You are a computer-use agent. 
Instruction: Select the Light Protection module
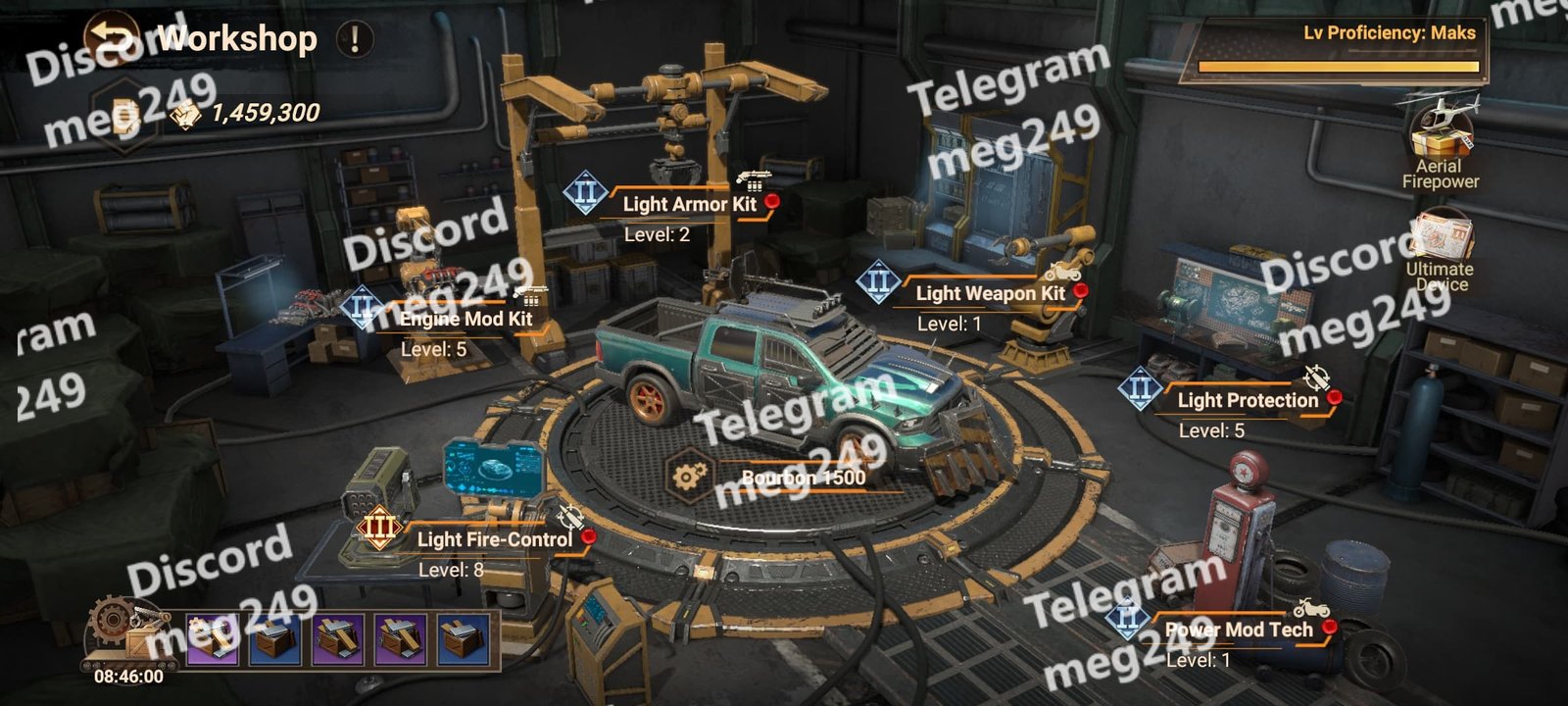pos(1247,400)
